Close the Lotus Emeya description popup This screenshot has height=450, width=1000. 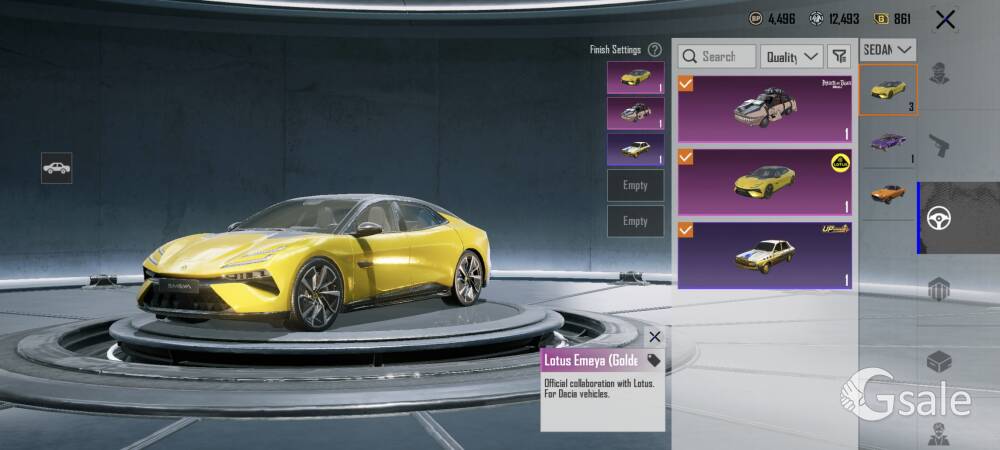(x=654, y=337)
